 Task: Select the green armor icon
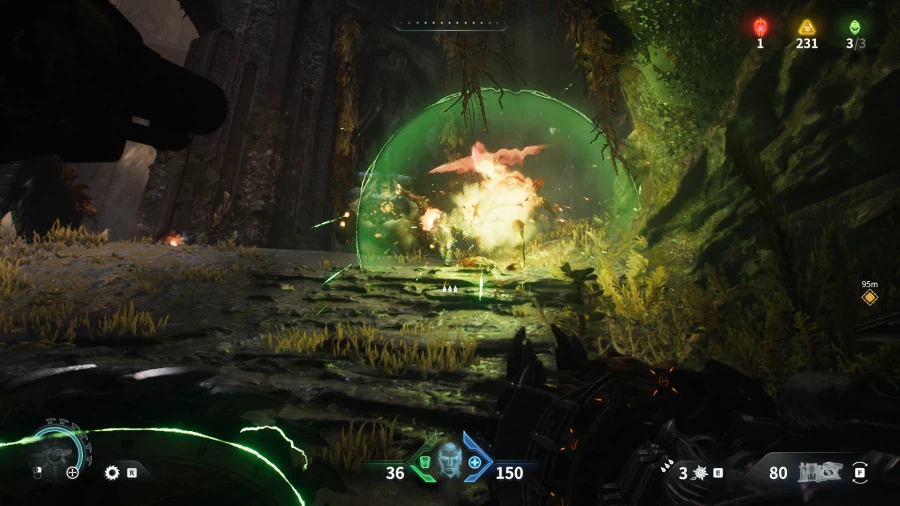pos(424,463)
